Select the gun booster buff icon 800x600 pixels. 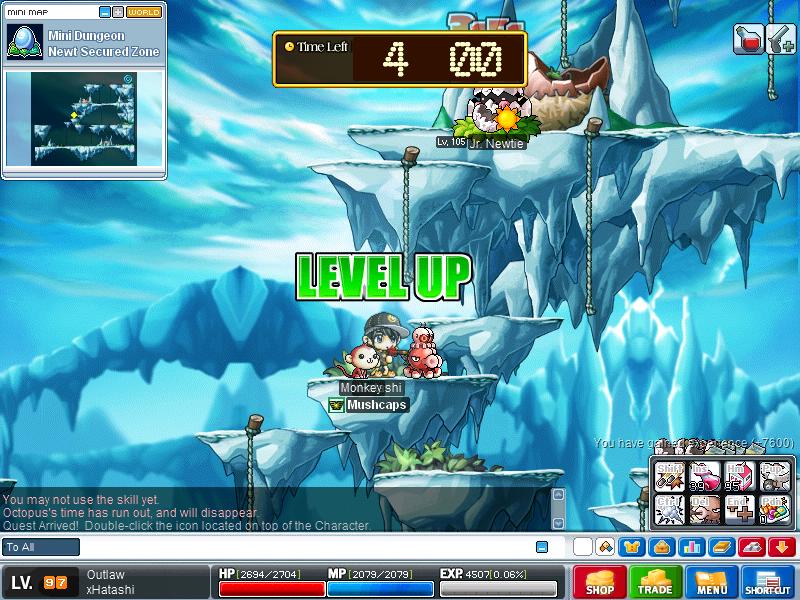click(x=781, y=40)
